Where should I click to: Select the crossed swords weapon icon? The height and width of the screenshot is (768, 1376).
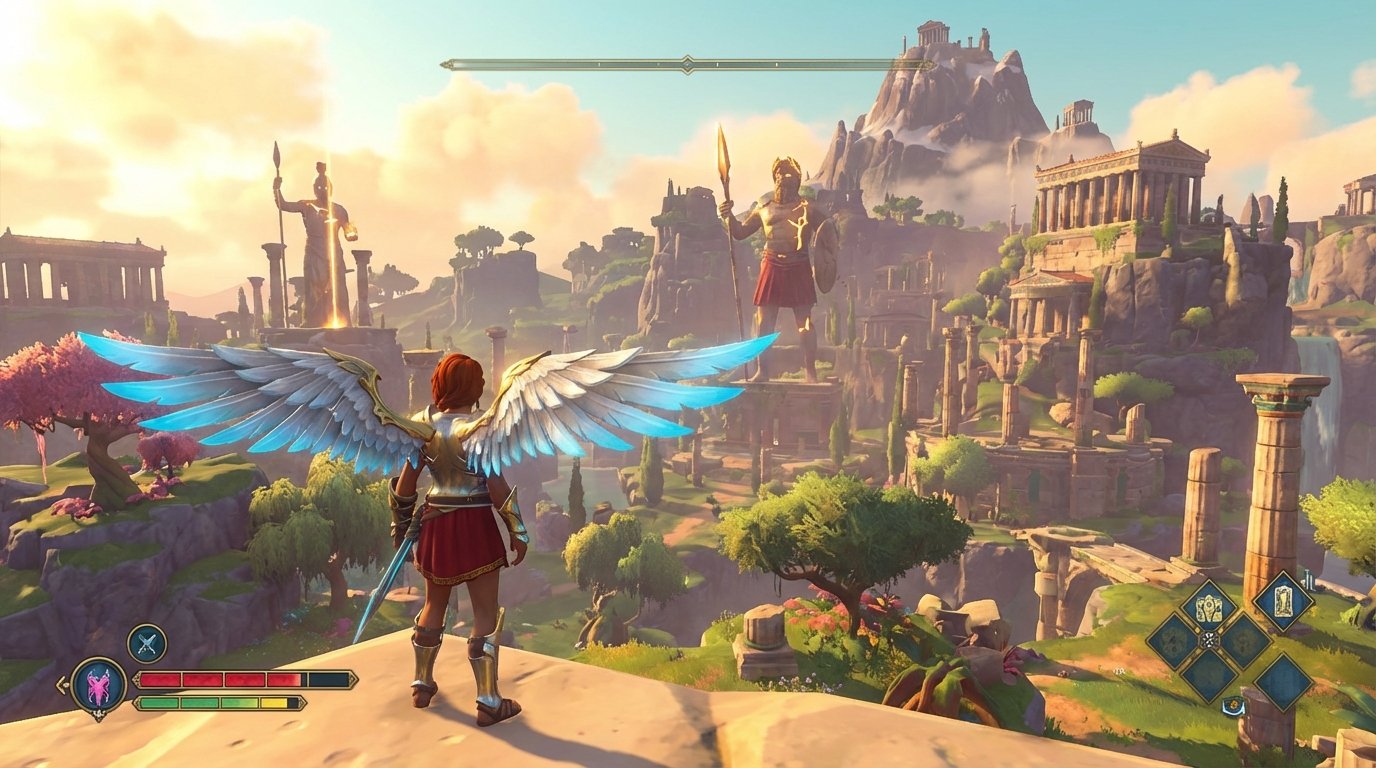tap(146, 643)
